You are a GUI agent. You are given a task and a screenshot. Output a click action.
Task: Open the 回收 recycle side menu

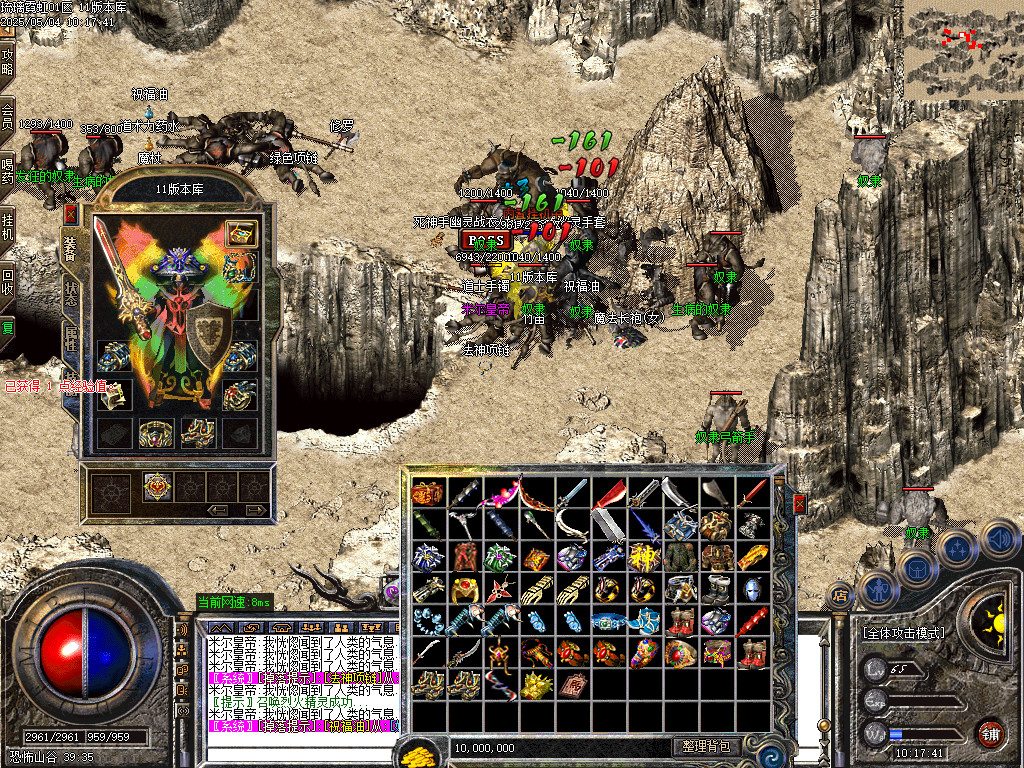[x=8, y=278]
